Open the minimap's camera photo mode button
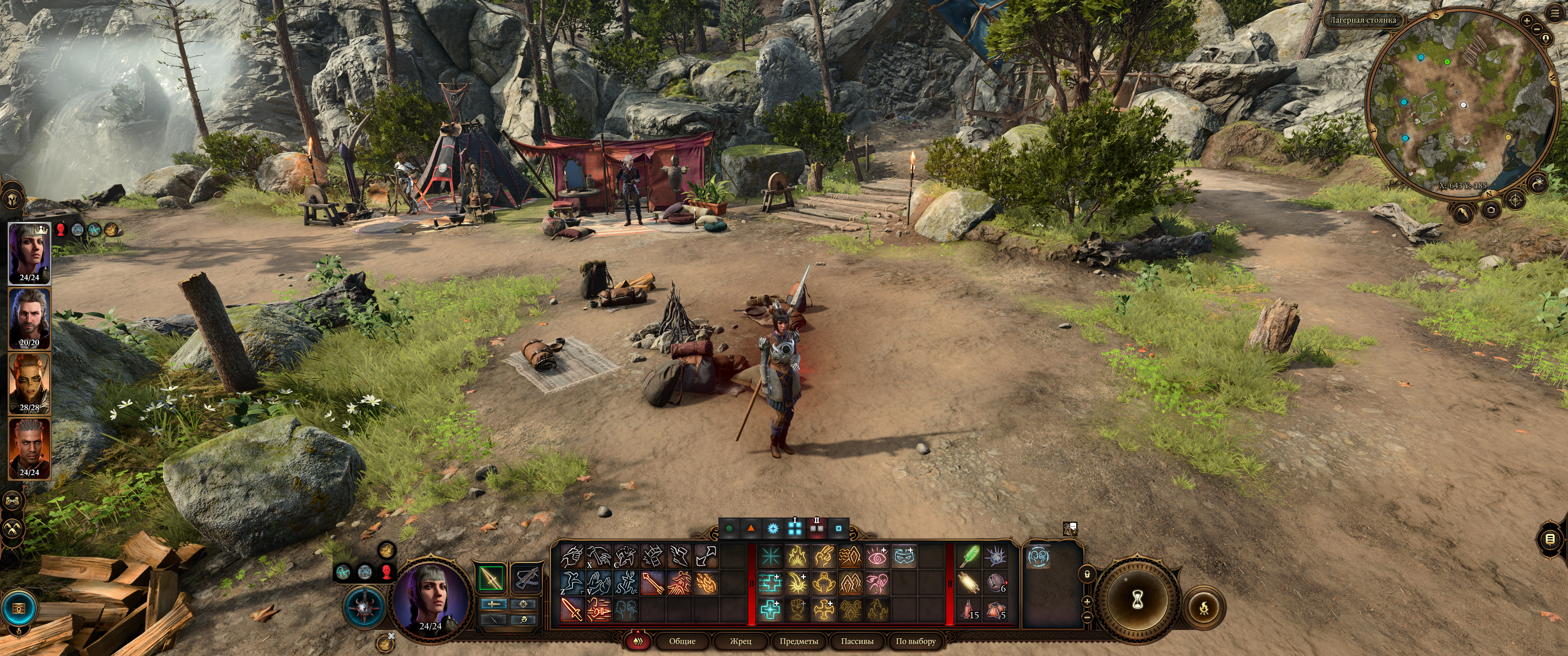1568x656 pixels. tap(1490, 210)
